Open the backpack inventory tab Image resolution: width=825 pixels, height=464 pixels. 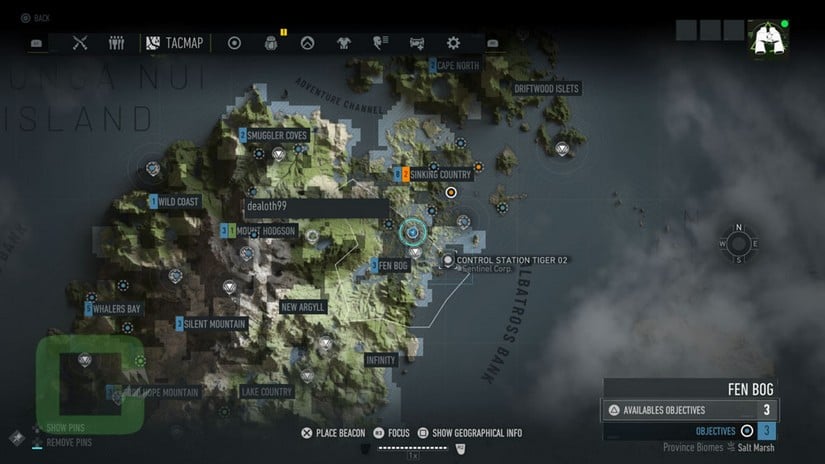pyautogui.click(x=271, y=43)
